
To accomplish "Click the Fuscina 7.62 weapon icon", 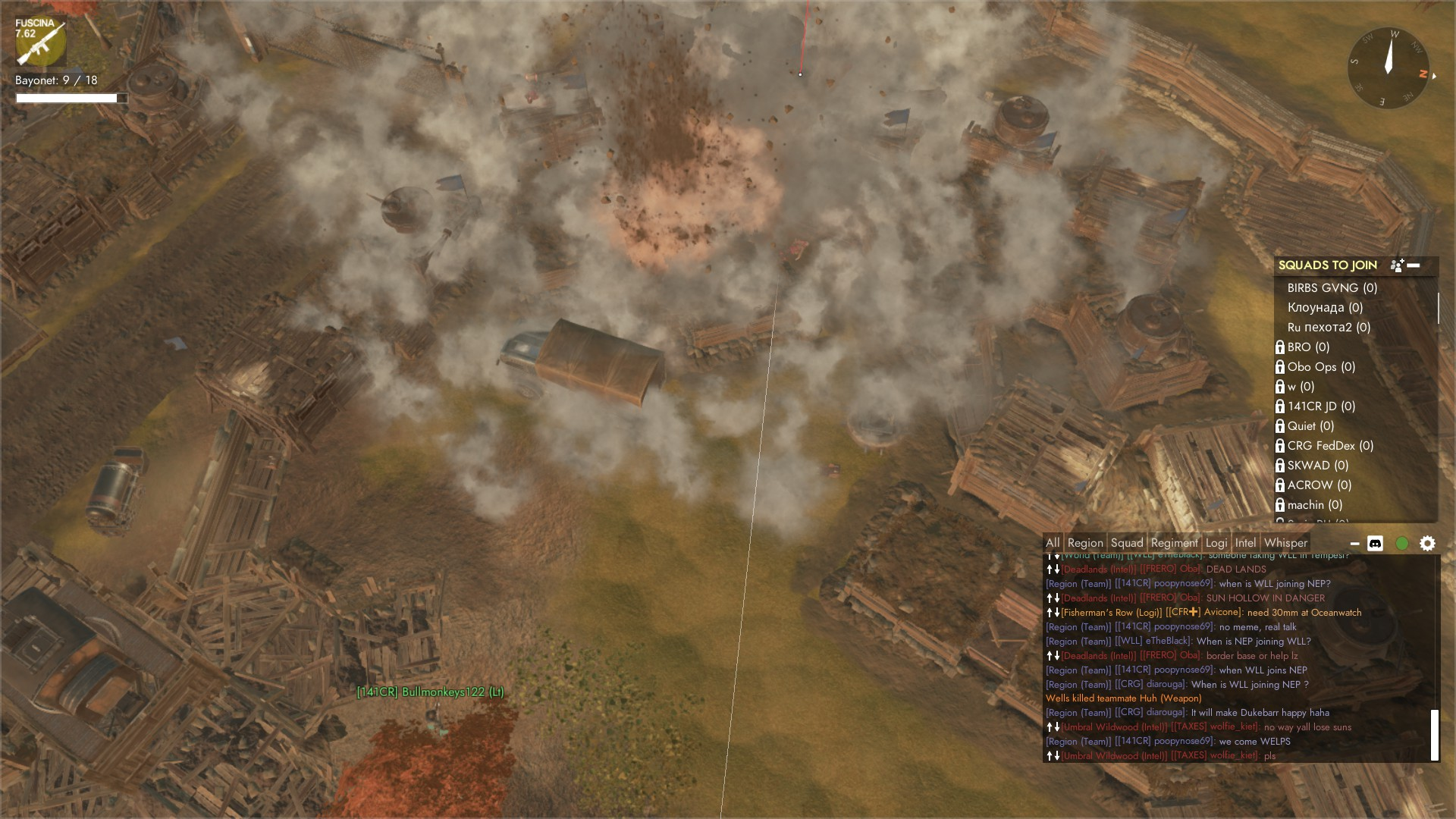I will point(40,43).
